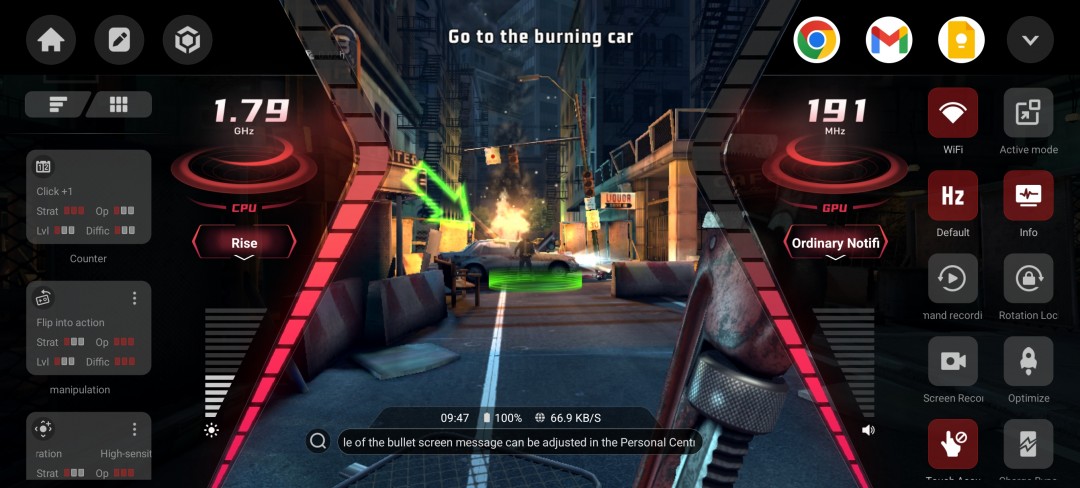Collapse the app row with the down arrow
This screenshot has height=488, width=1080.
[x=1030, y=41]
